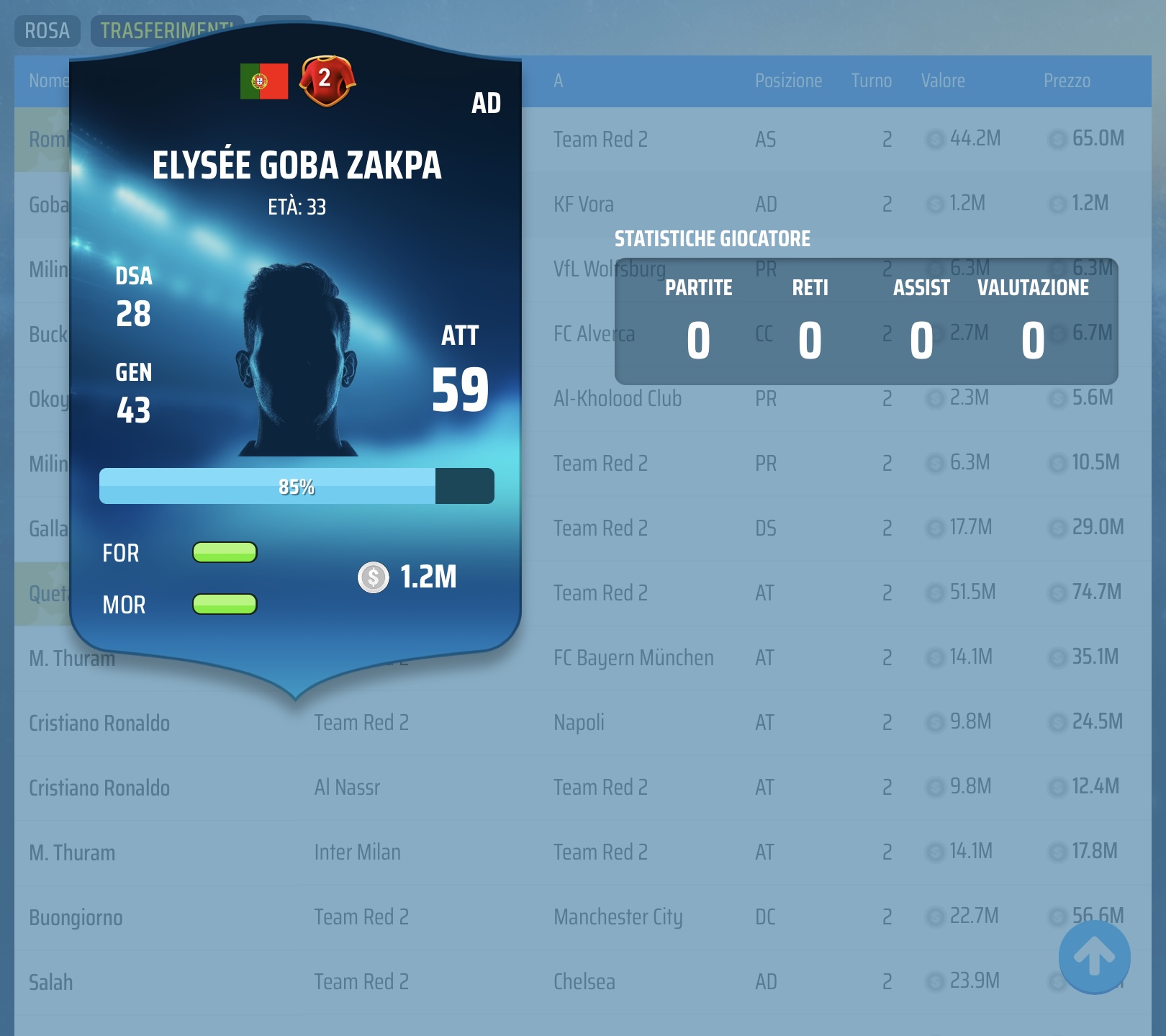Sort the list by Posizione column

[x=788, y=81]
